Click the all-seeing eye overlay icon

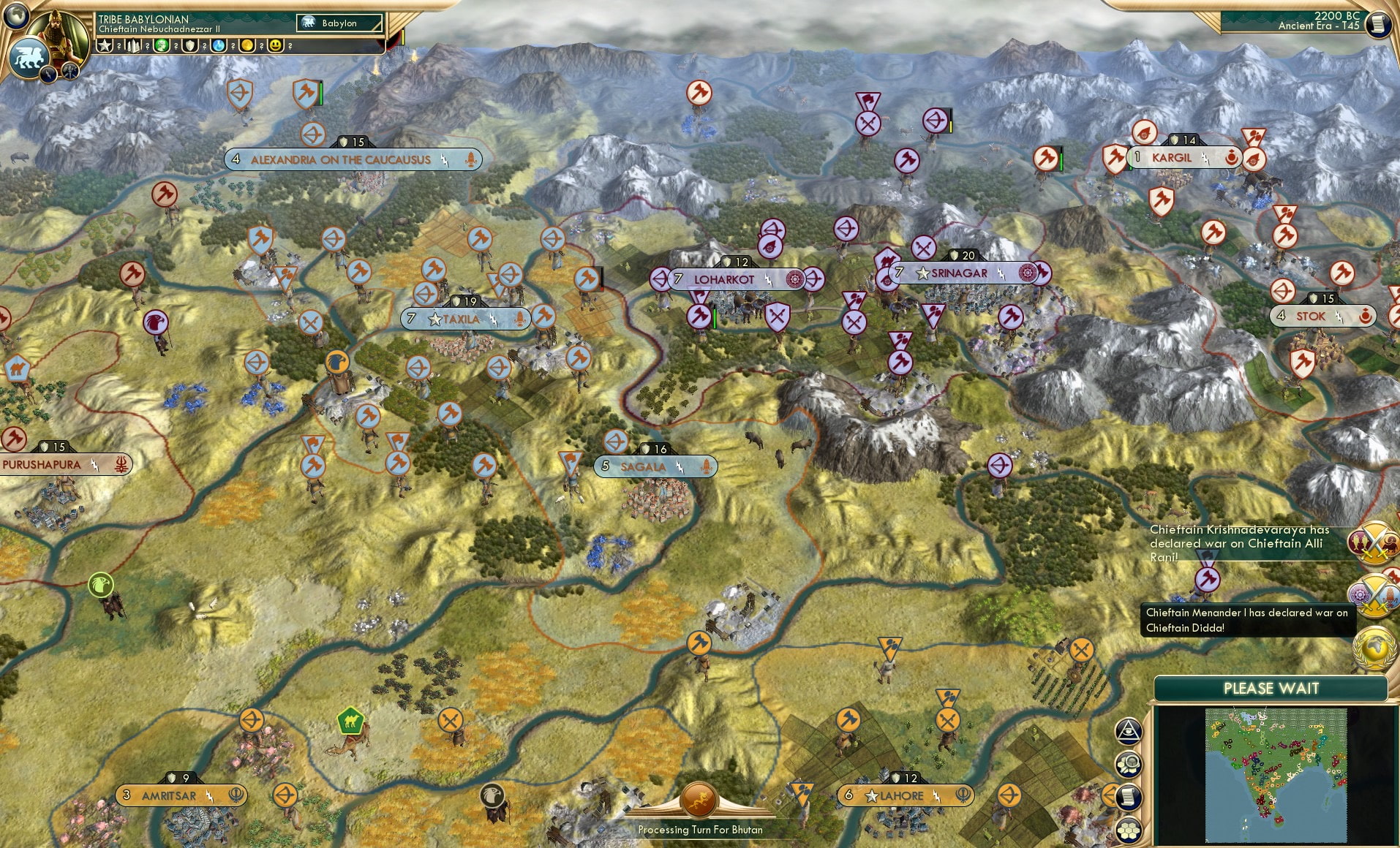coord(1129,730)
